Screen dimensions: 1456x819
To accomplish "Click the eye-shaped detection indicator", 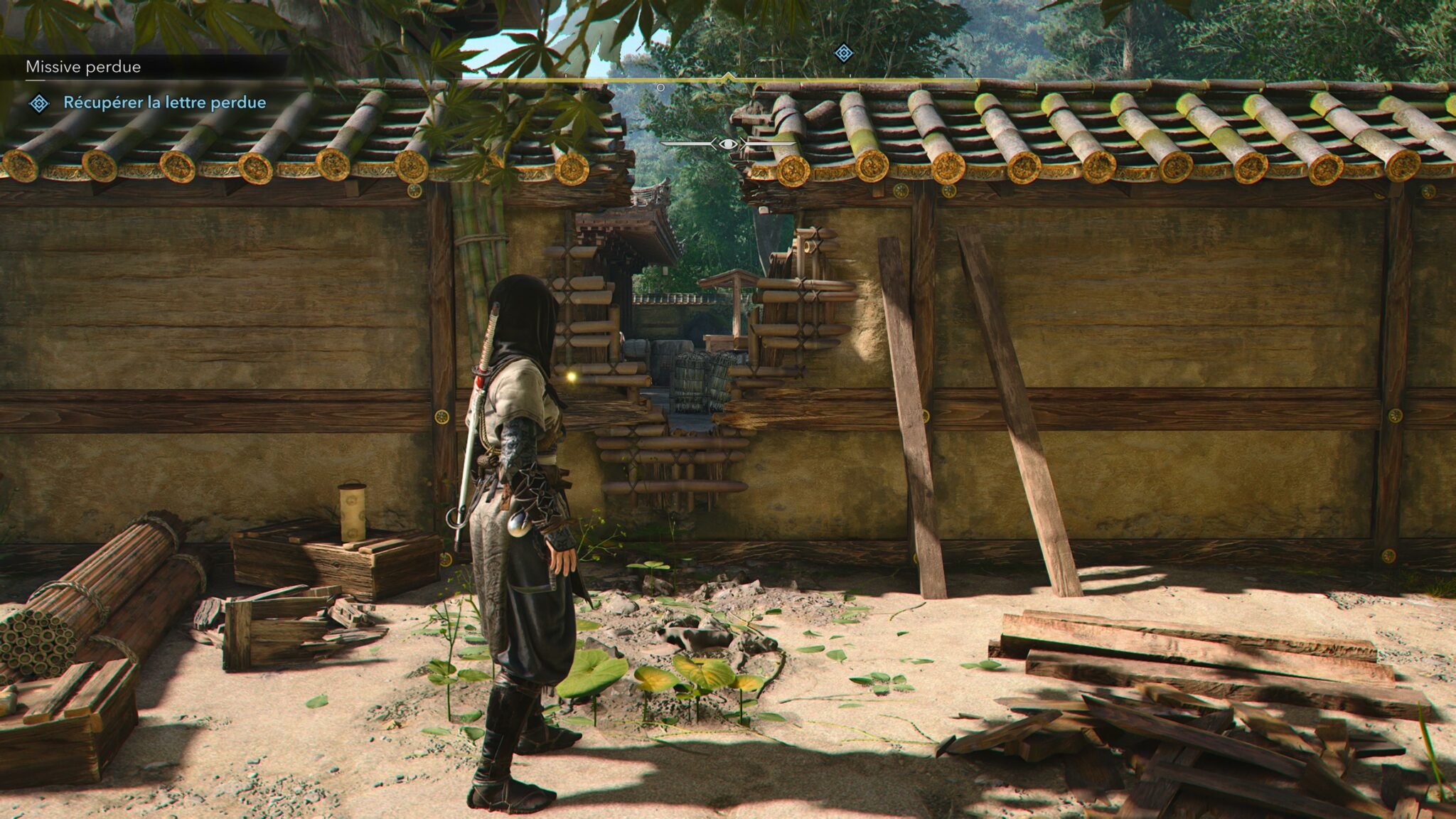I will pyautogui.click(x=727, y=144).
